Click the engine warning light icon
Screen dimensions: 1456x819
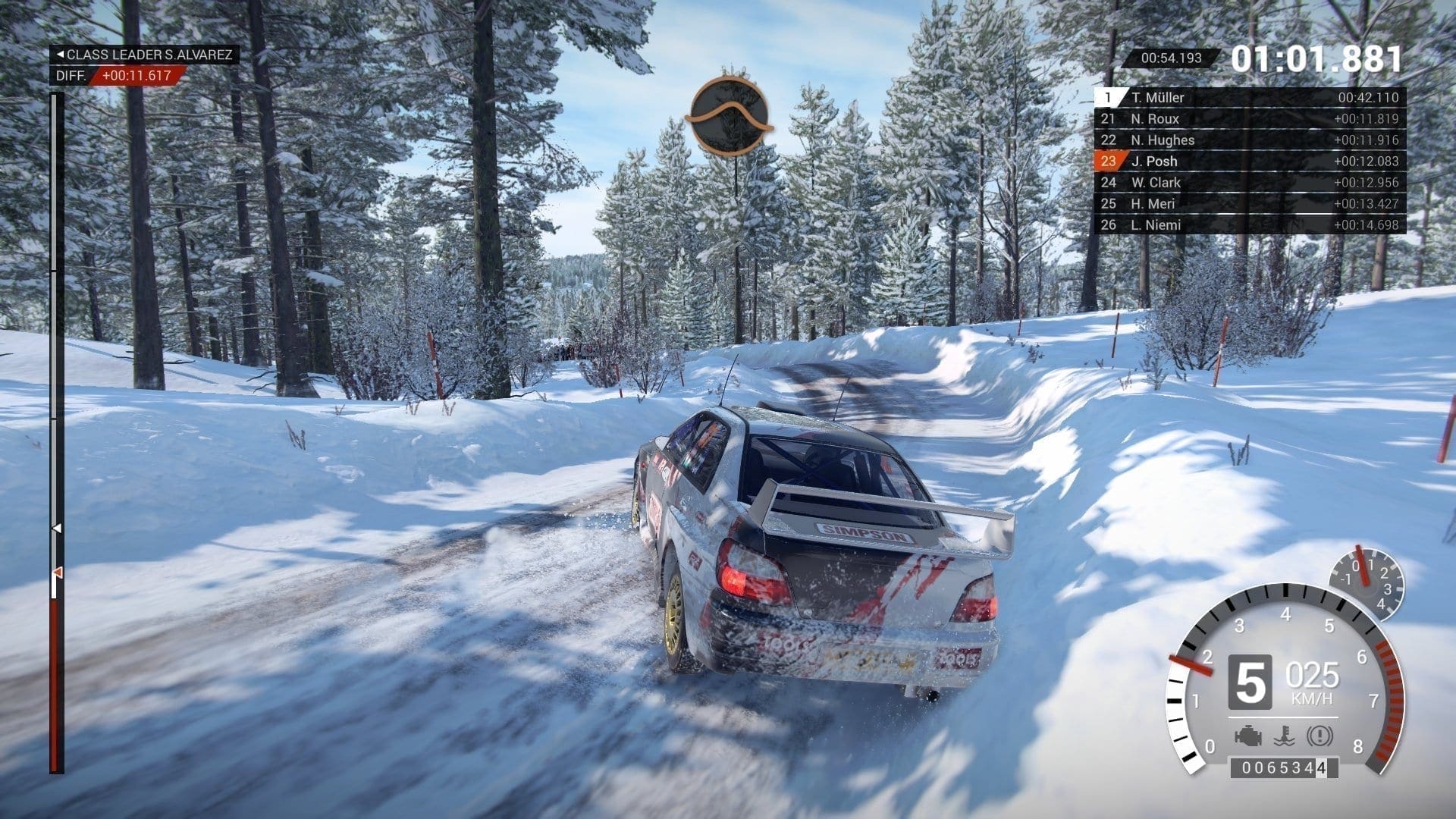tap(1247, 736)
